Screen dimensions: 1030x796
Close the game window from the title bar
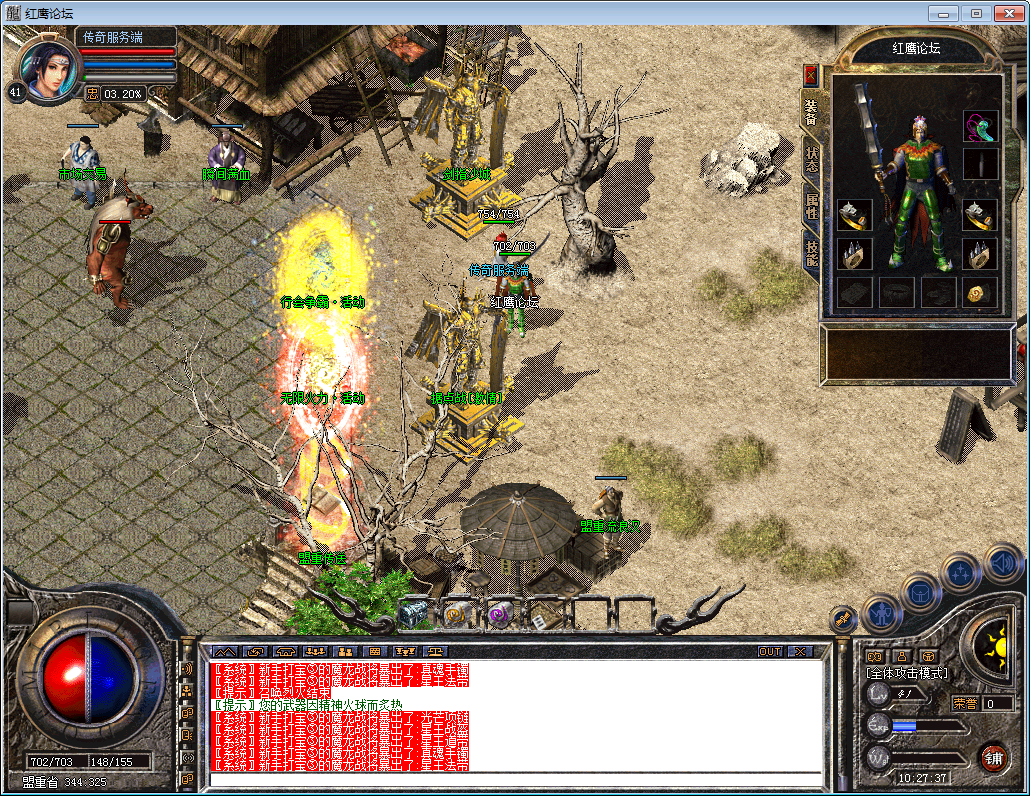[x=1007, y=13]
